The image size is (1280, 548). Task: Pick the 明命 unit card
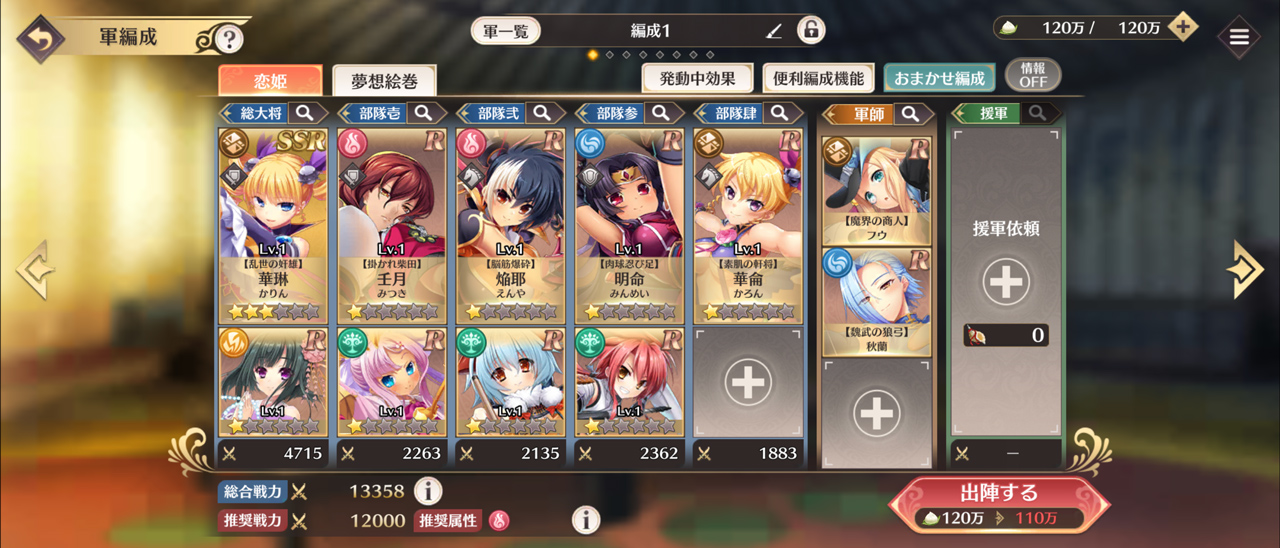tap(629, 225)
